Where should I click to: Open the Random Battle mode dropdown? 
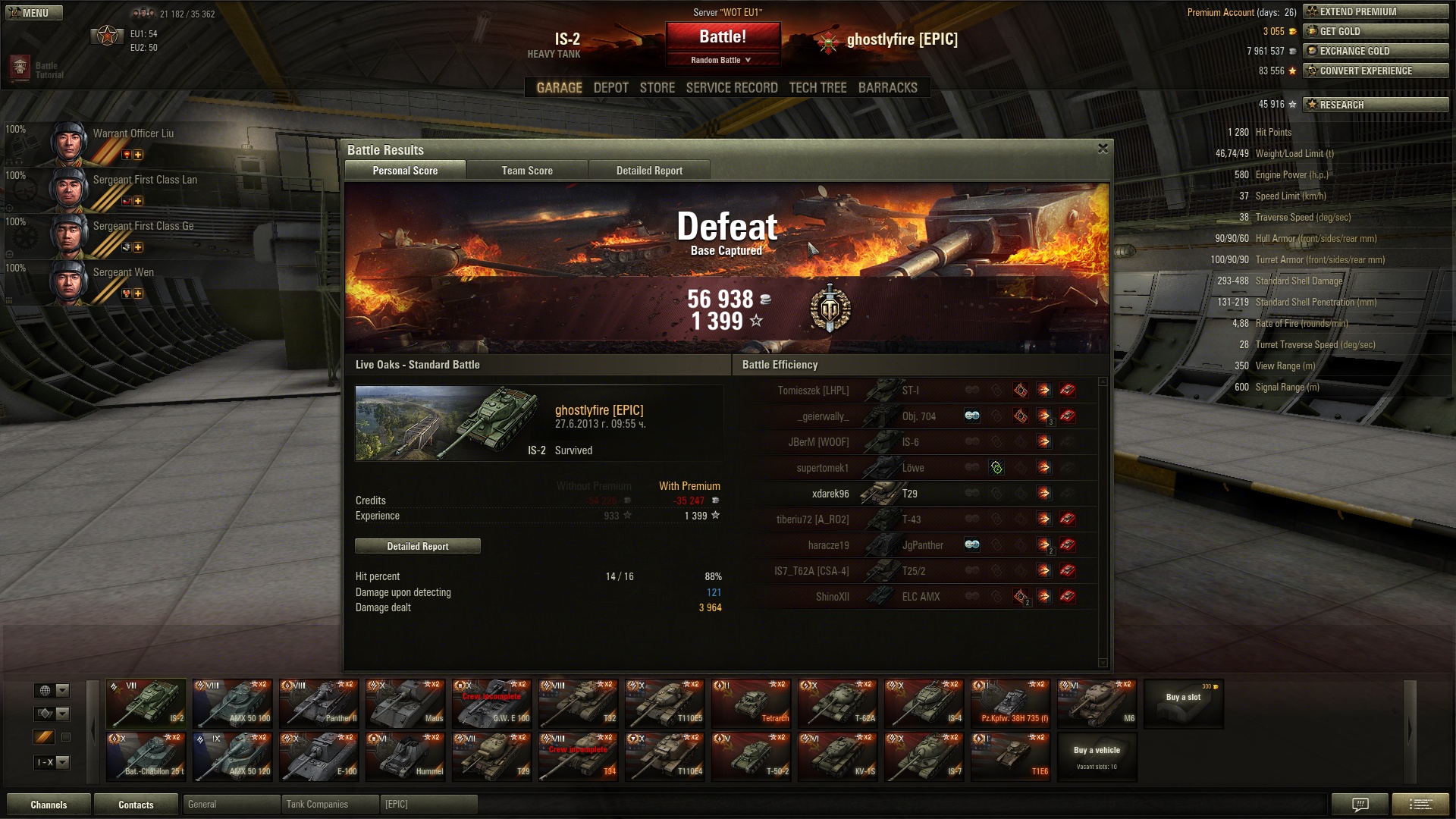point(721,60)
